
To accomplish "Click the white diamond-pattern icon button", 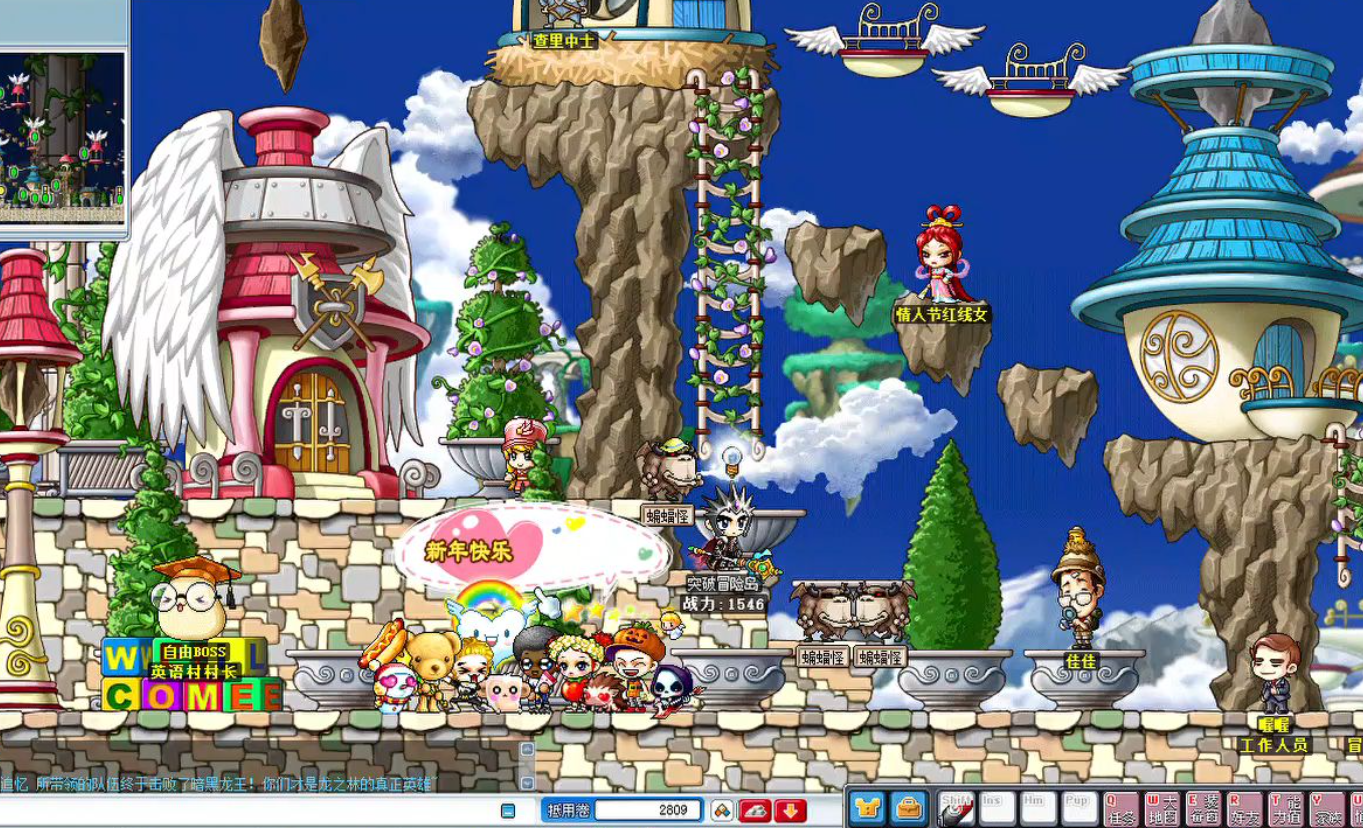I will coord(722,810).
